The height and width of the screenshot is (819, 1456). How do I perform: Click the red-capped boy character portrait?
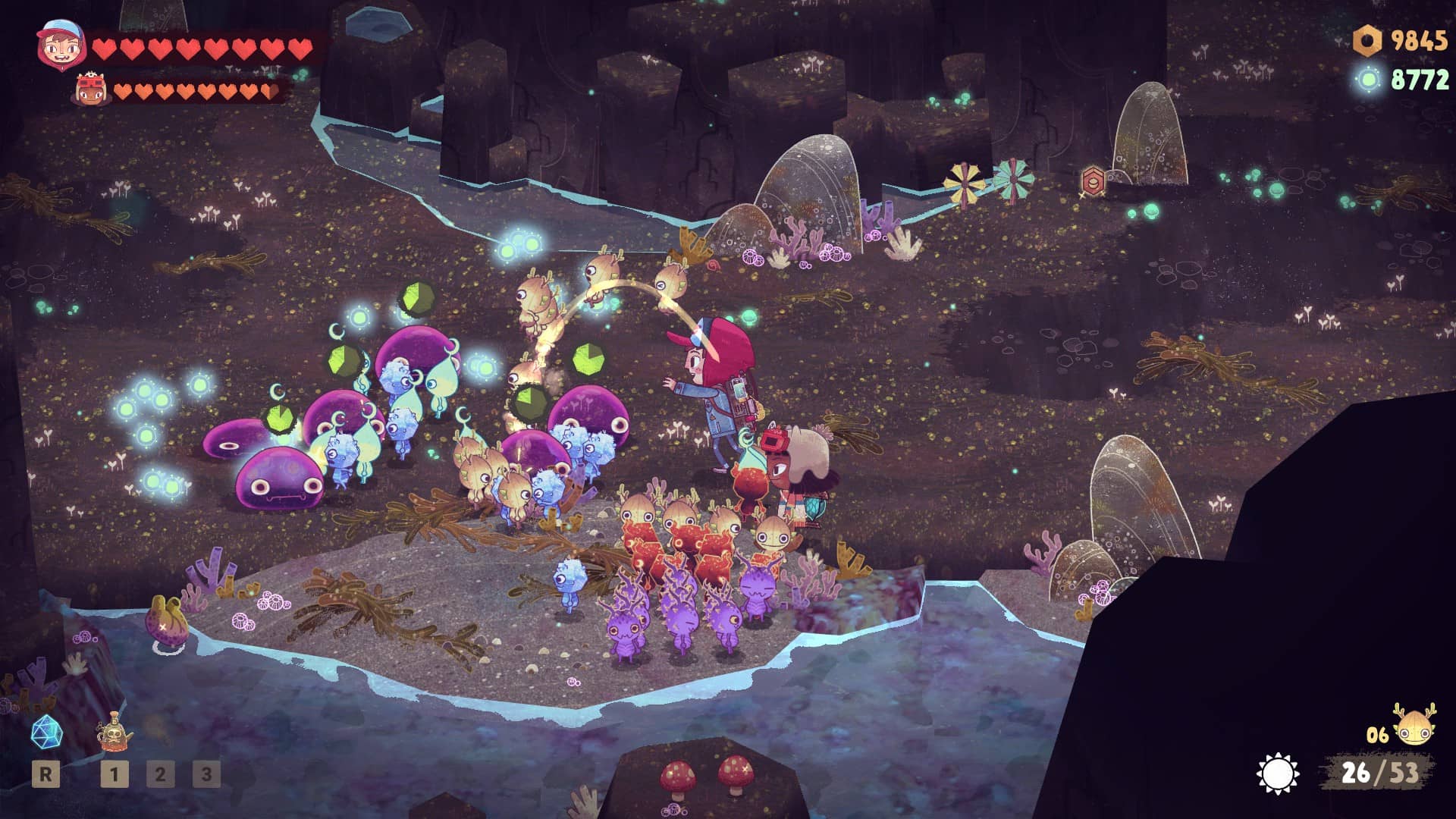point(58,45)
